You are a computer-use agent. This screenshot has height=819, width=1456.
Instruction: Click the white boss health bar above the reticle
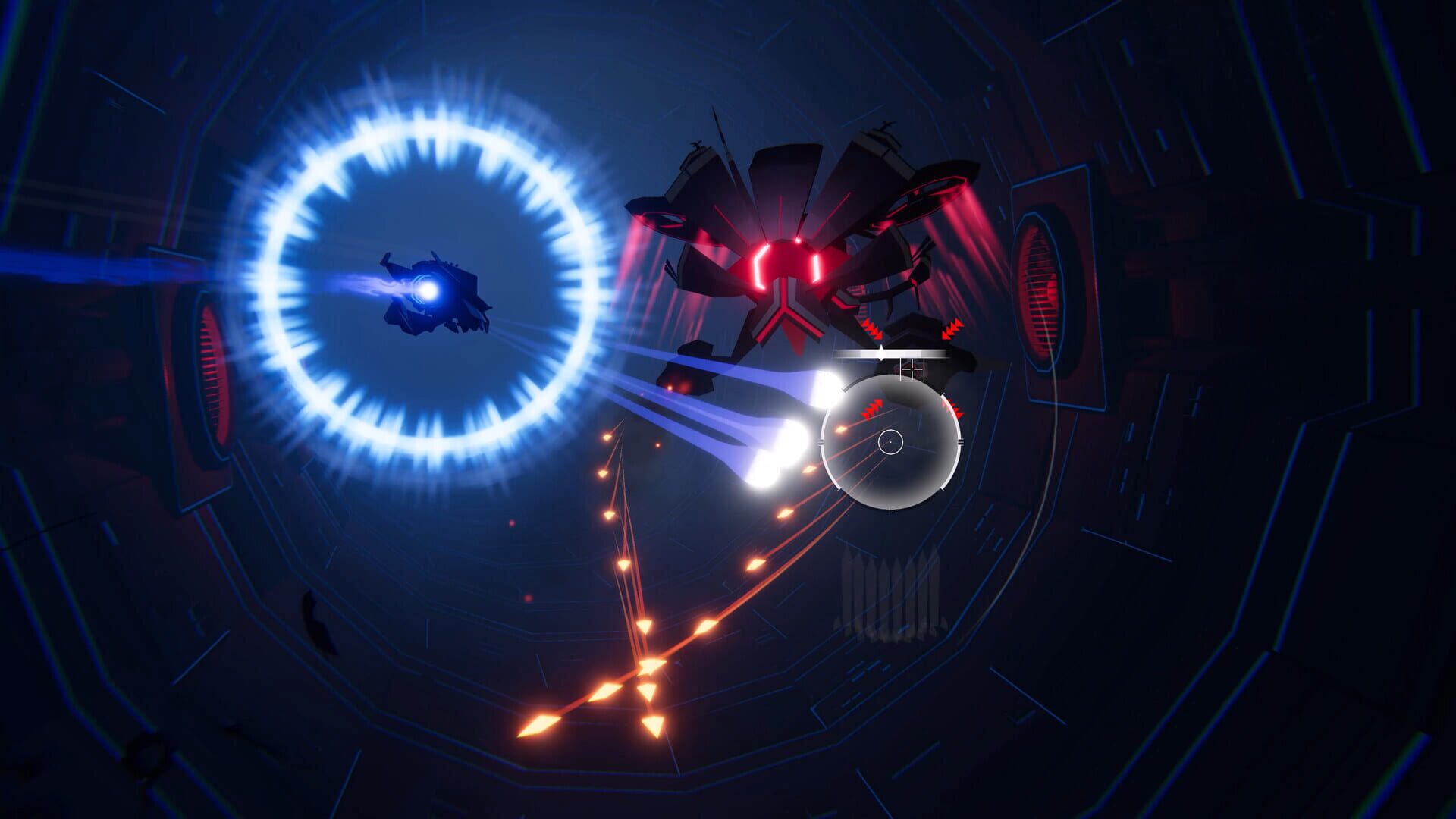pos(895,353)
